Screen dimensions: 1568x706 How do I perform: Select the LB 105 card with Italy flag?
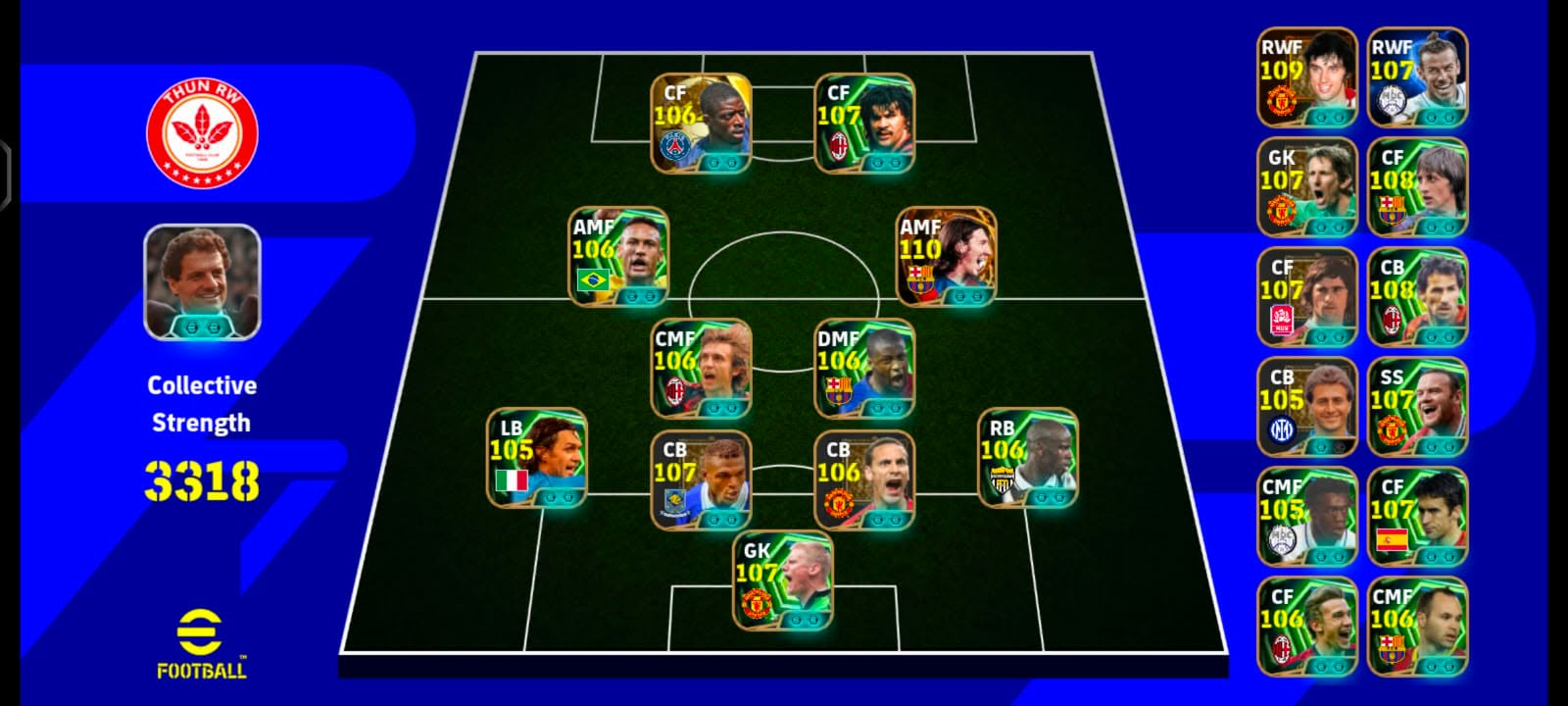point(537,458)
